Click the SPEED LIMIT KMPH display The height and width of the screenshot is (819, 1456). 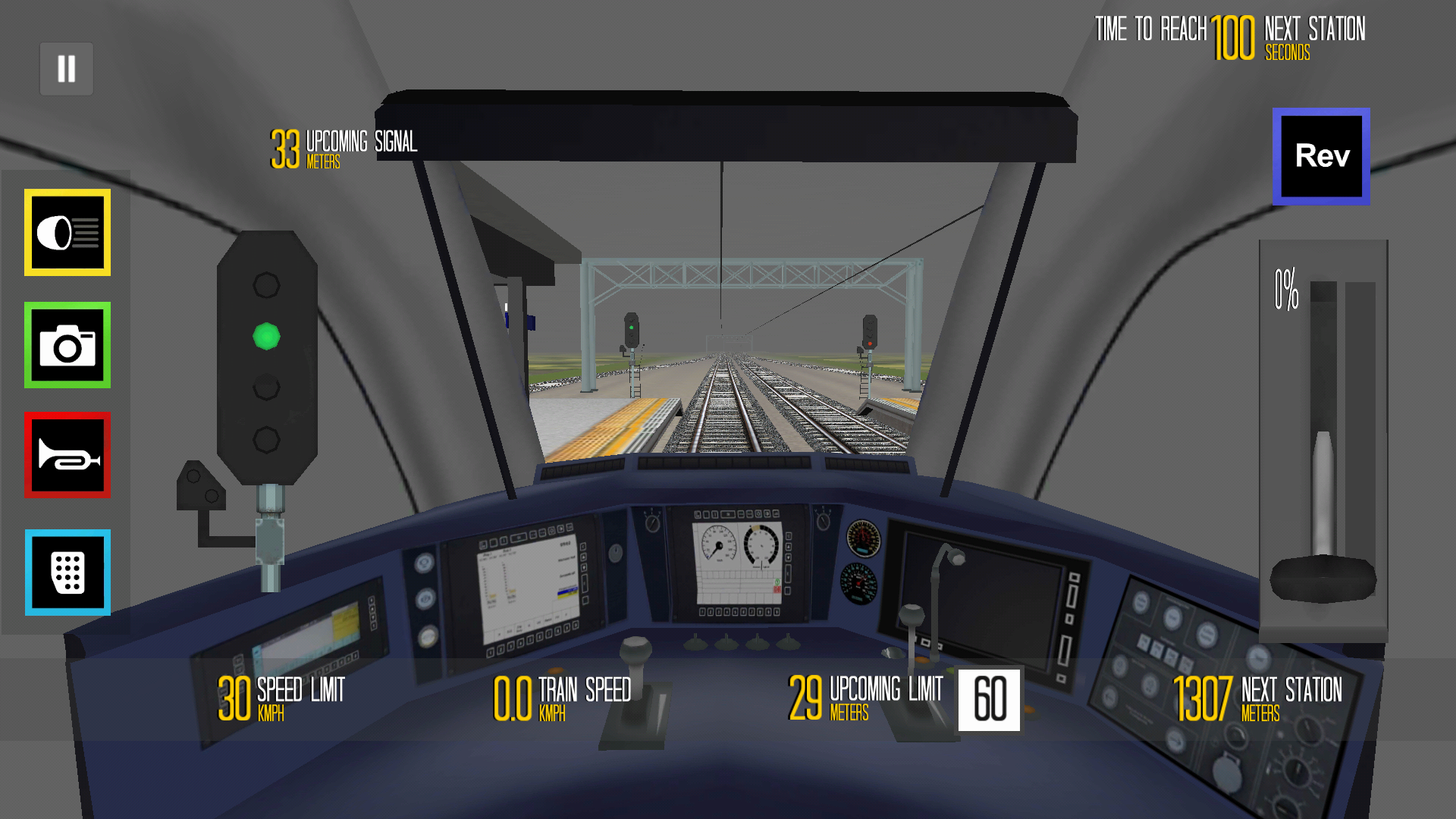pyautogui.click(x=281, y=697)
